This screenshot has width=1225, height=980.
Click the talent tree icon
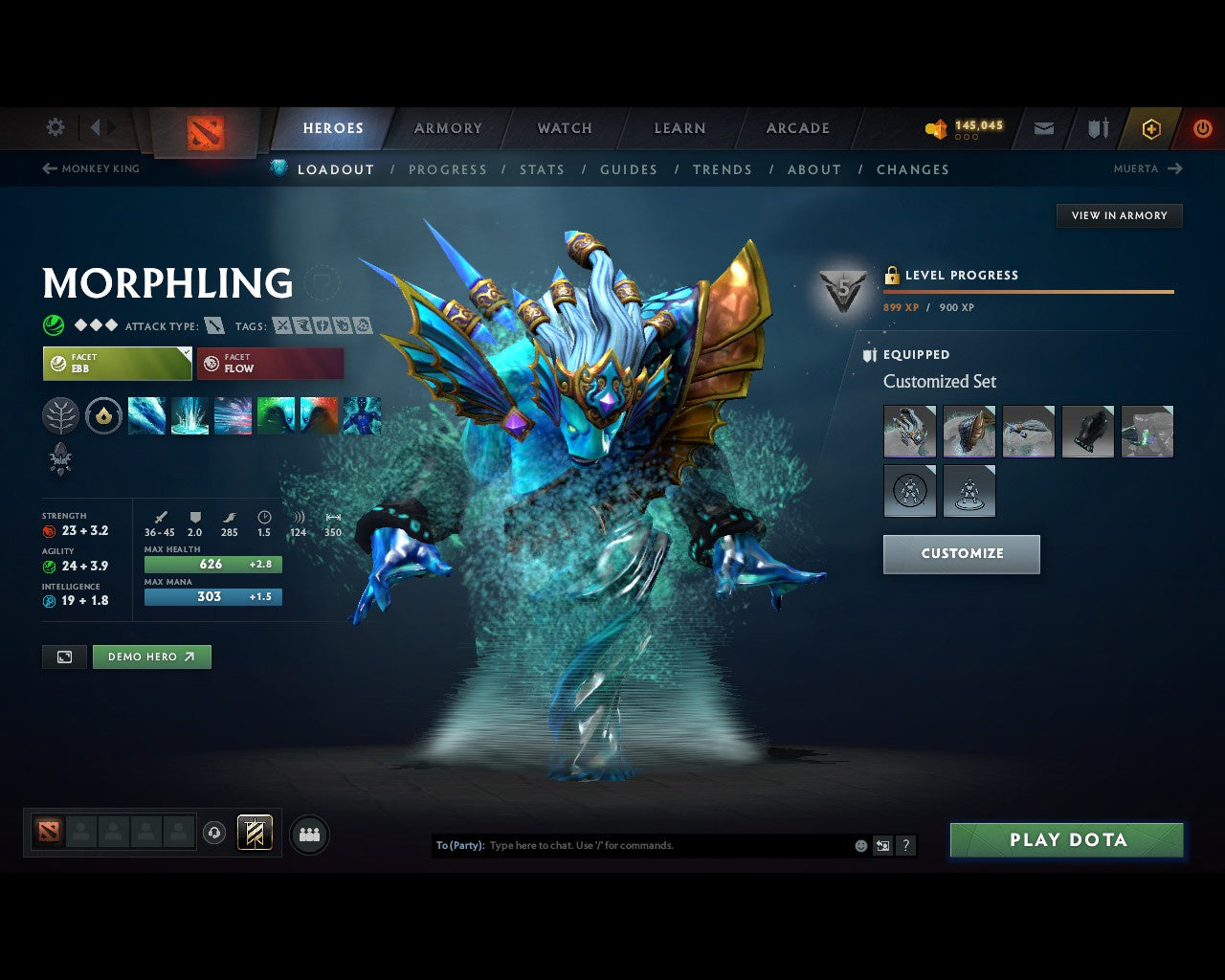click(x=60, y=415)
